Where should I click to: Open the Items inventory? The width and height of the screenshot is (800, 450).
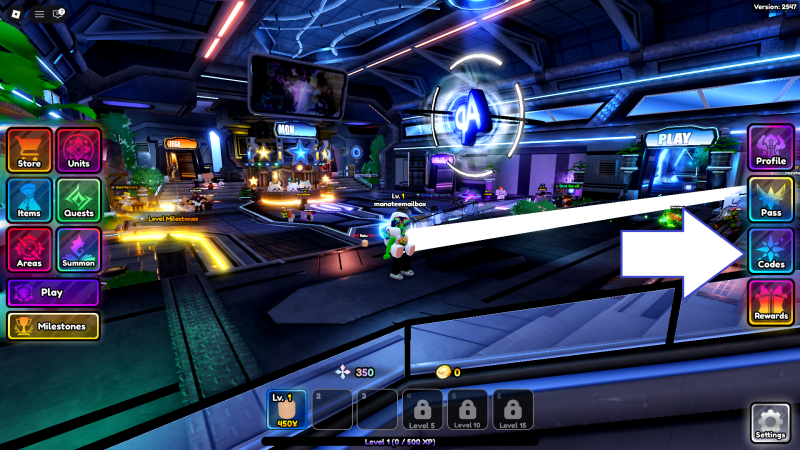pyautogui.click(x=29, y=201)
